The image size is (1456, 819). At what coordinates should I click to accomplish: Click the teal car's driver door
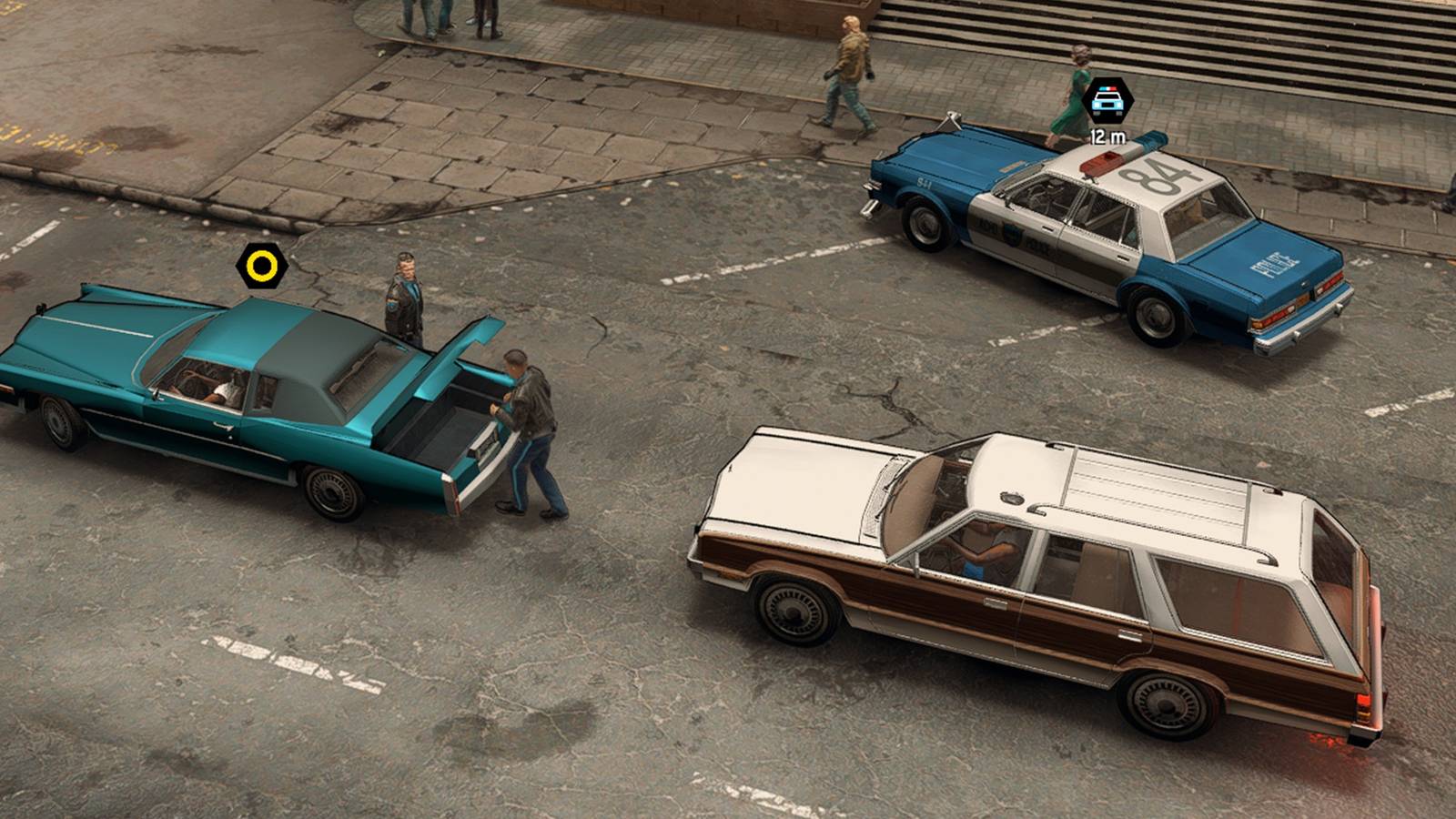tap(218, 428)
